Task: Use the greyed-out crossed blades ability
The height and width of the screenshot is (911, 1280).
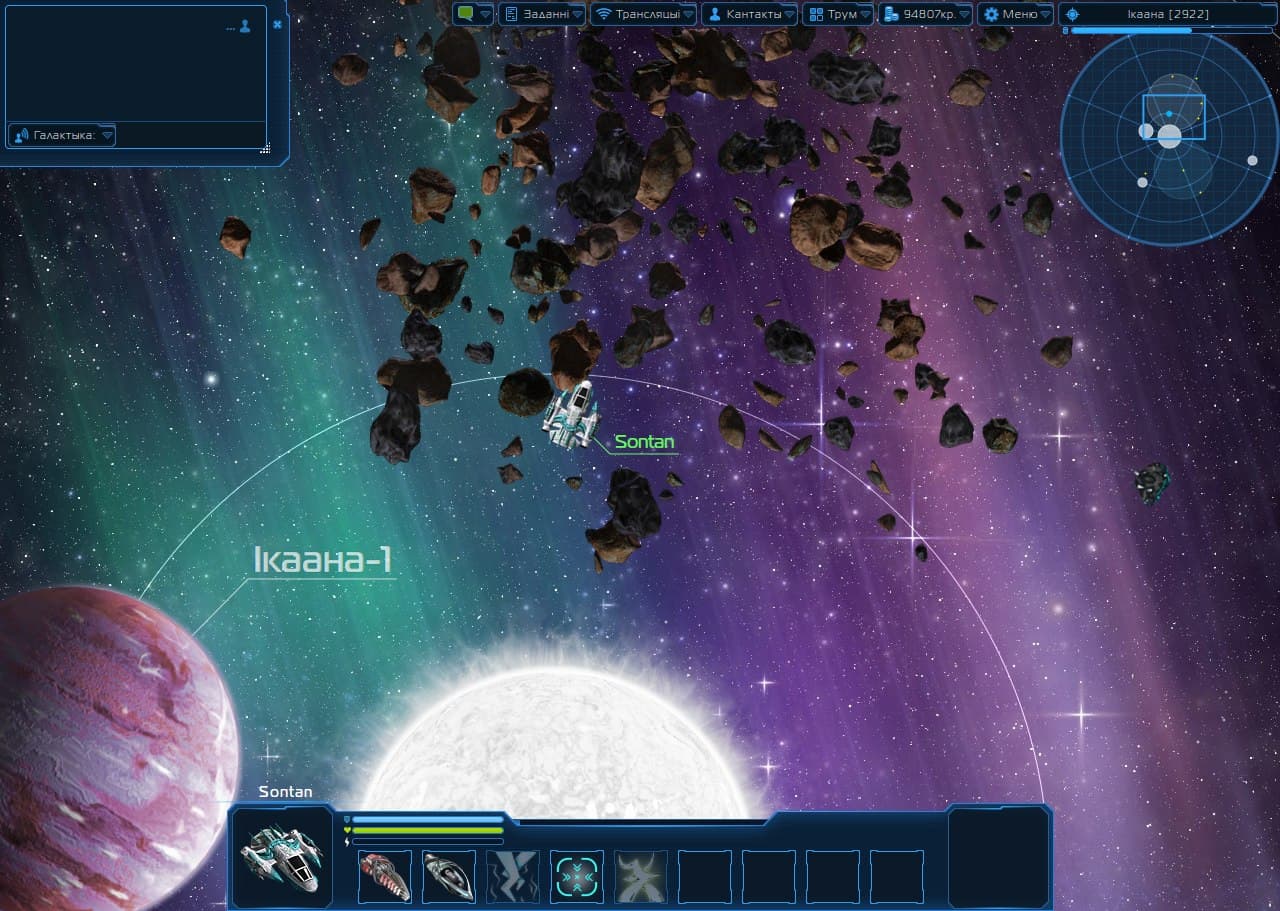Action: [641, 876]
